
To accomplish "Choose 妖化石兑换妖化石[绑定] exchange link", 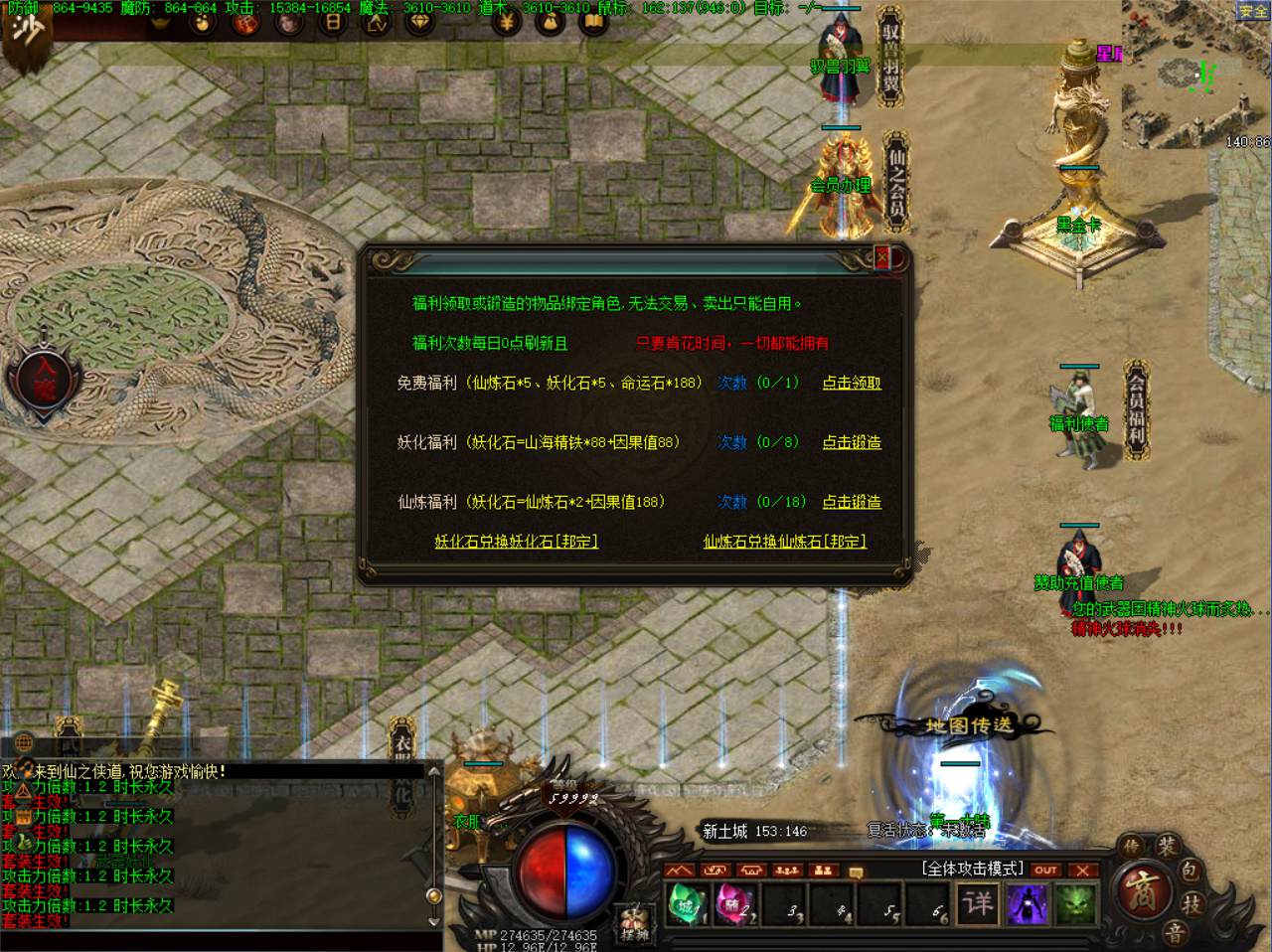I will [x=516, y=542].
